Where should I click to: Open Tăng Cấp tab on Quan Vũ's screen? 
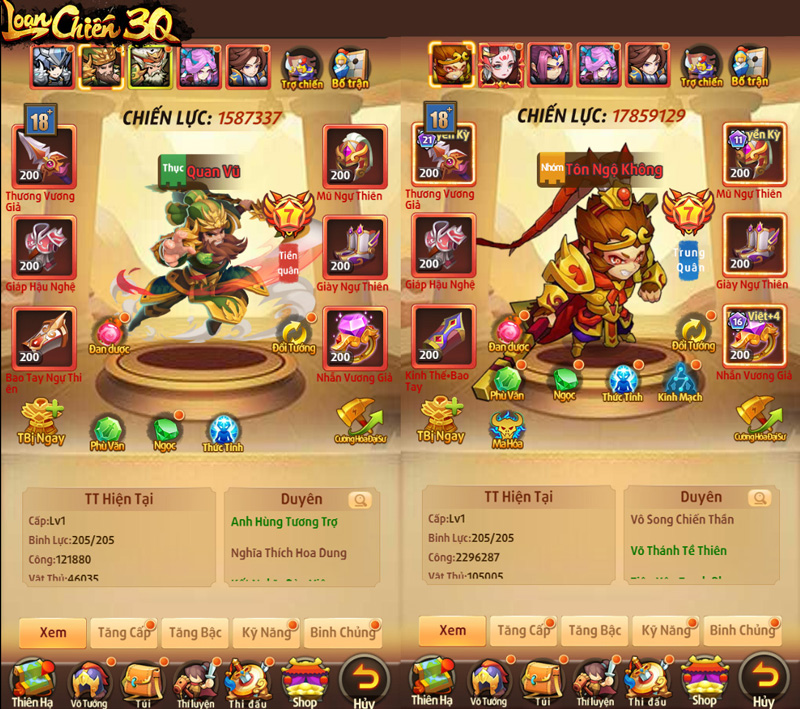click(x=125, y=632)
